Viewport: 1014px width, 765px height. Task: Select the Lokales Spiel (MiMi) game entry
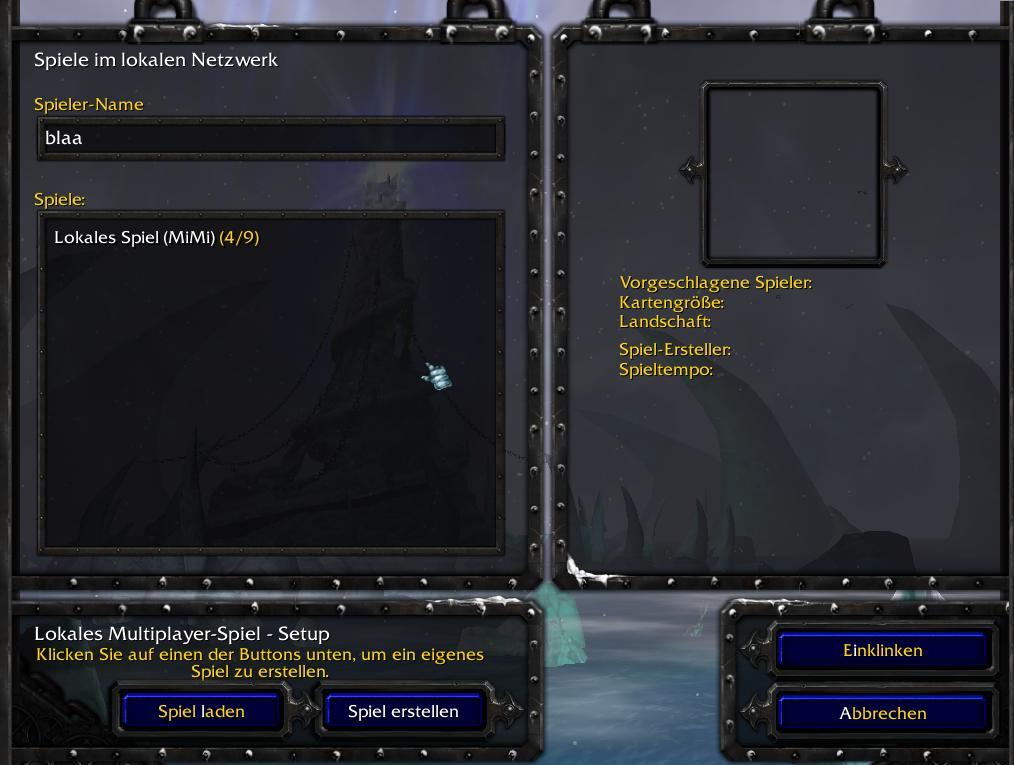click(157, 238)
